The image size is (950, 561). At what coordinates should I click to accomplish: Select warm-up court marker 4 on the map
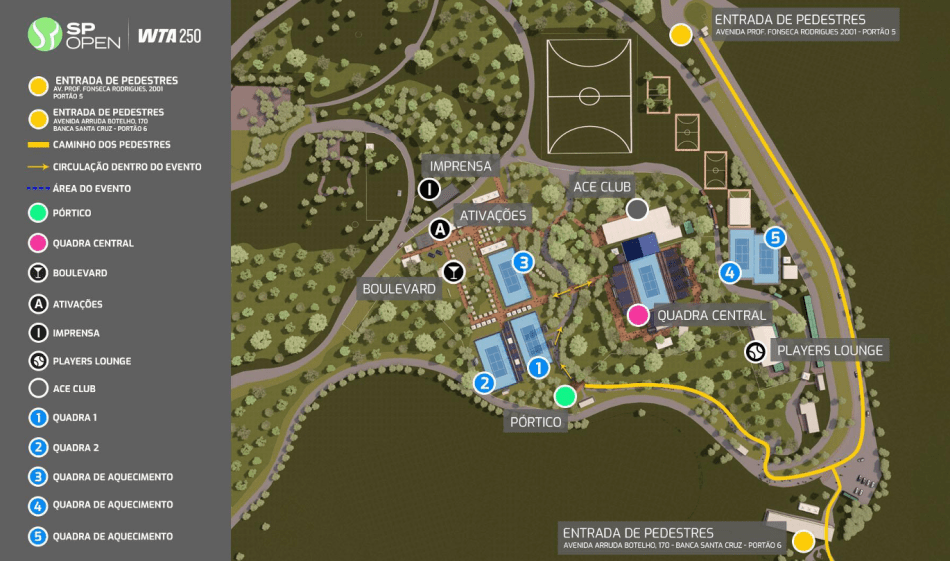(x=731, y=271)
